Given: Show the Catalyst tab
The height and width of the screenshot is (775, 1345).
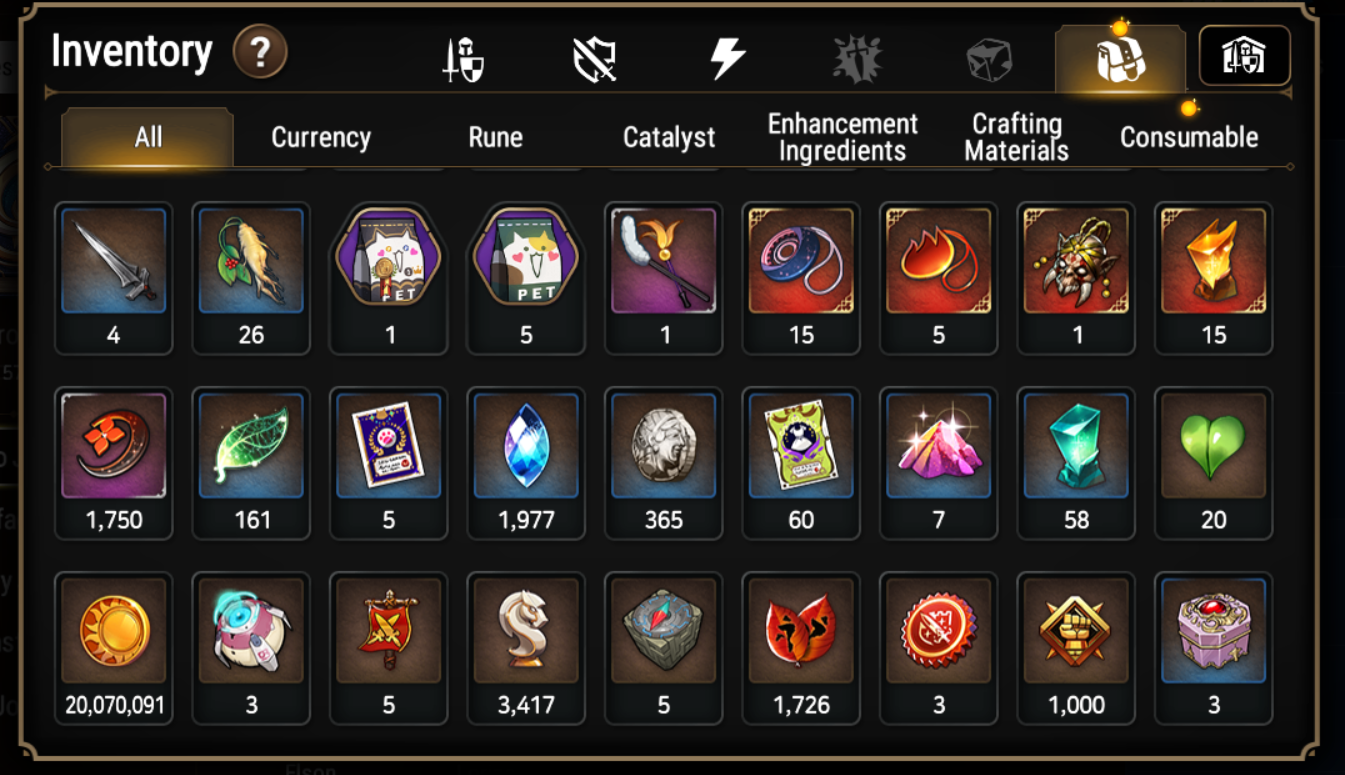Looking at the screenshot, I should pyautogui.click(x=669, y=137).
